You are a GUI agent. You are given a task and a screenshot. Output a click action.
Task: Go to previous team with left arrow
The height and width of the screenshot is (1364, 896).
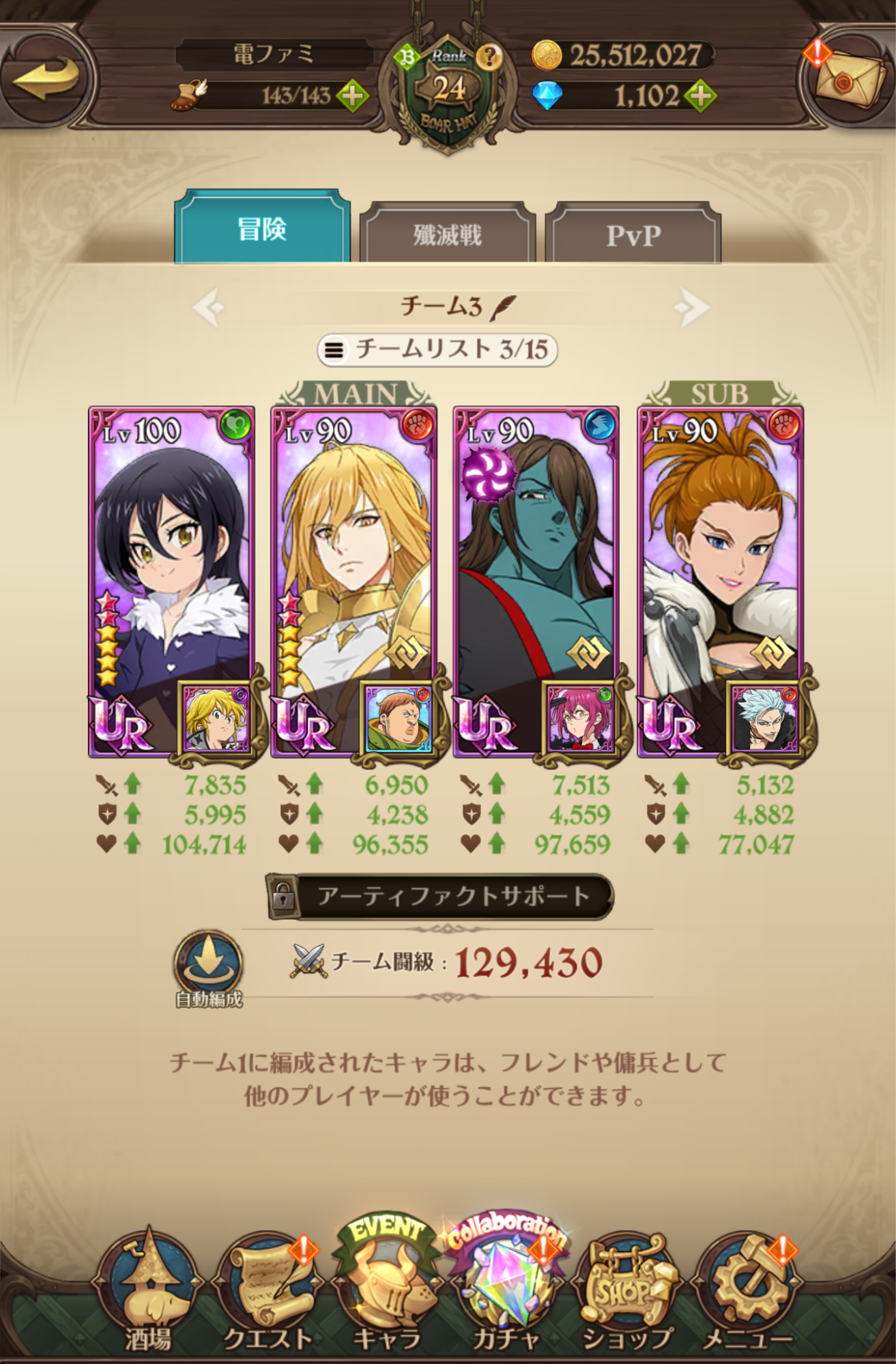(209, 308)
